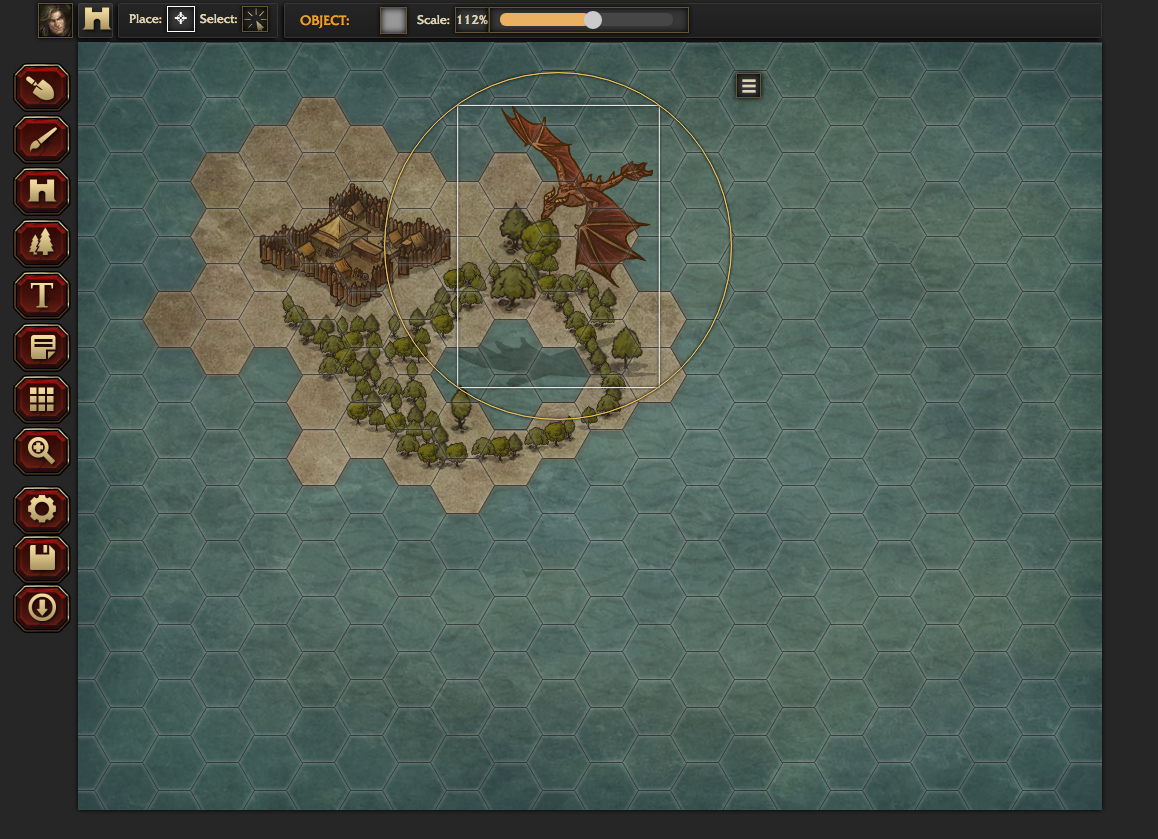Viewport: 1158px width, 839px height.
Task: Toggle the grid tool button
Action: click(41, 400)
